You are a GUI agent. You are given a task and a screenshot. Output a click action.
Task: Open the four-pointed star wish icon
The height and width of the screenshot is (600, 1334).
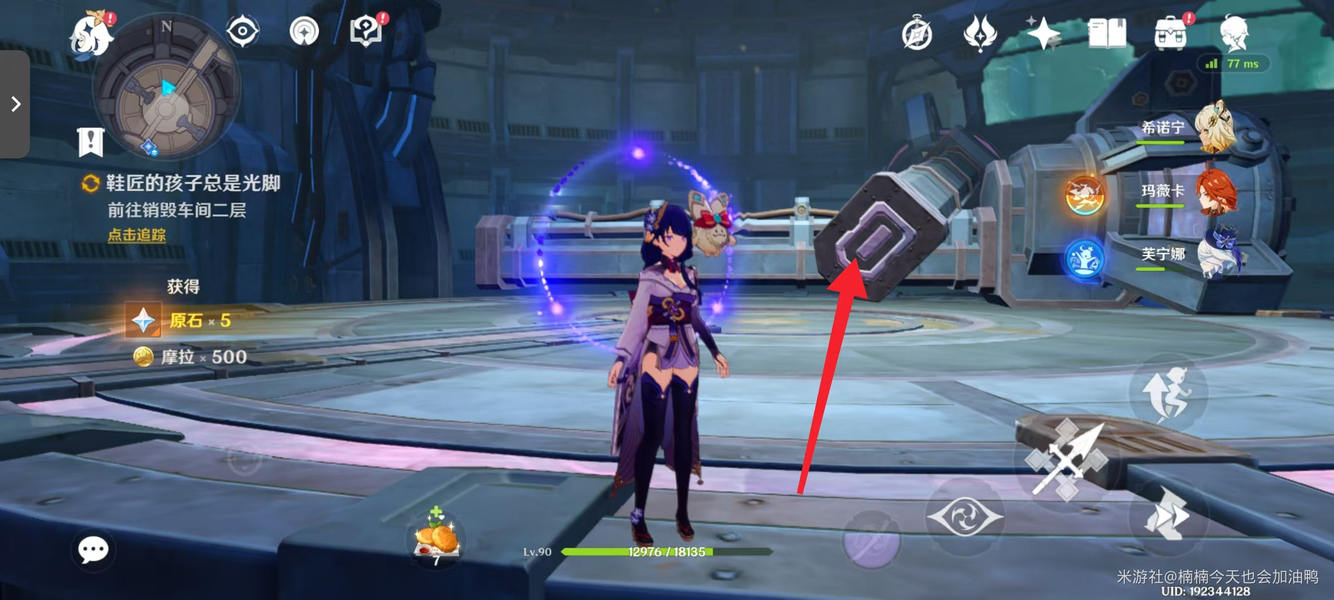pos(1043,34)
